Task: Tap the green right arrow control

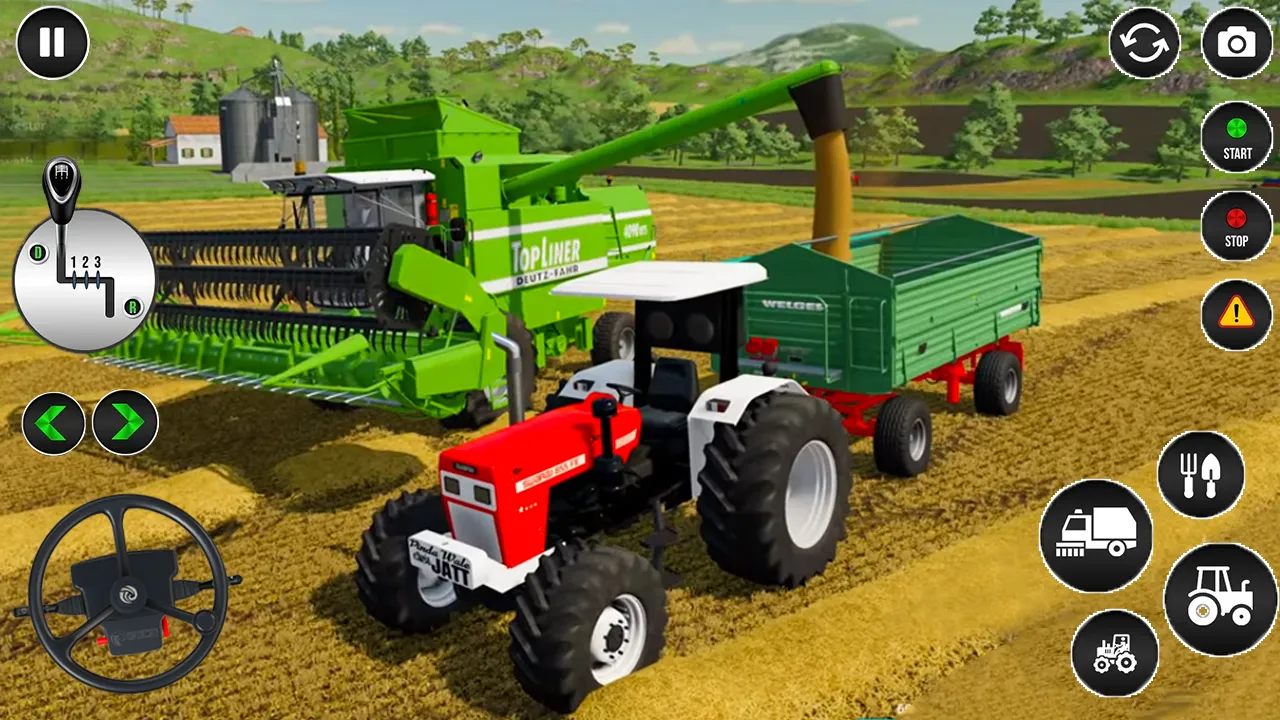Action: tap(124, 423)
